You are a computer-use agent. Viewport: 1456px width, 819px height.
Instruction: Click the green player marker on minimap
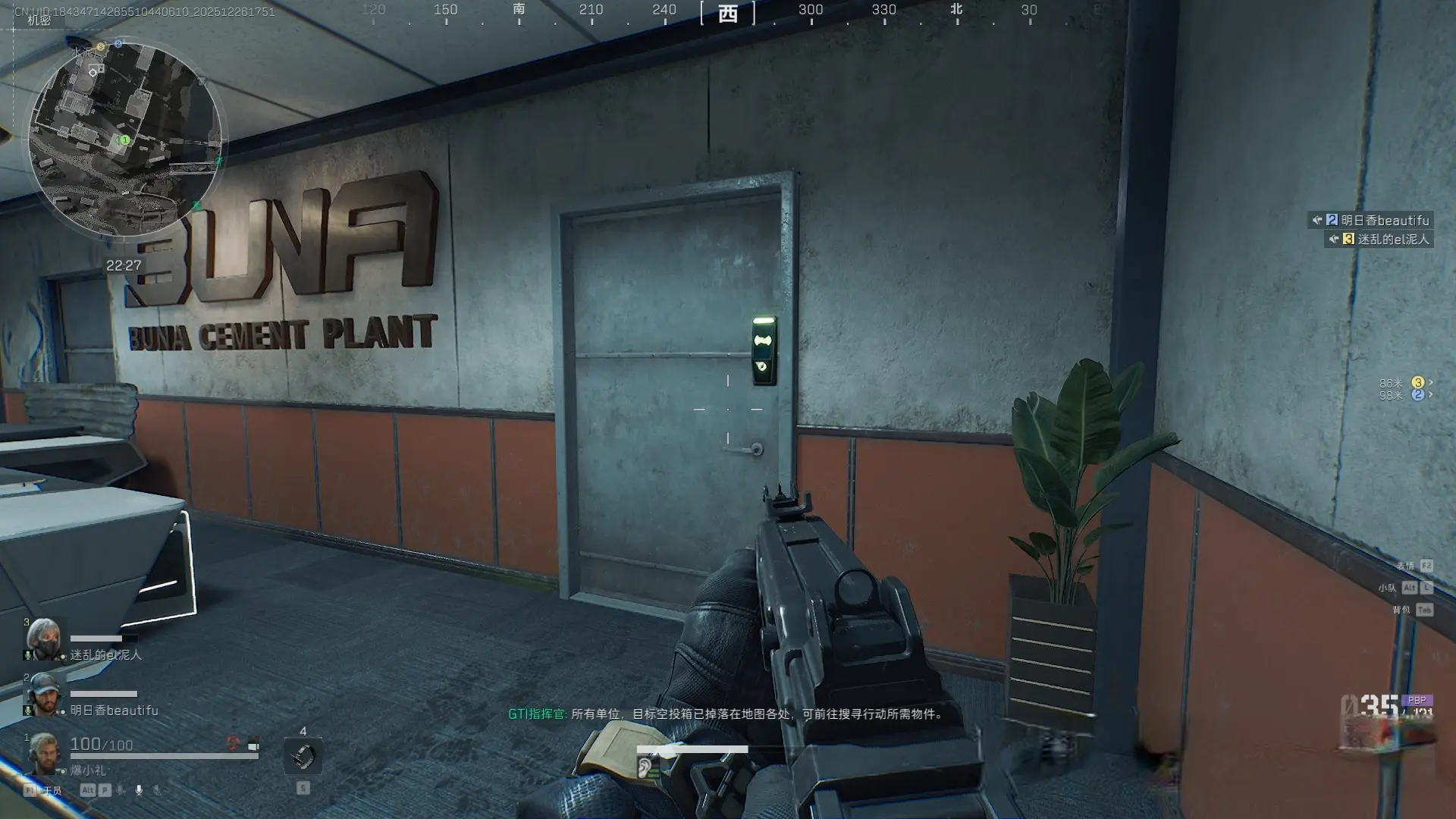(124, 140)
